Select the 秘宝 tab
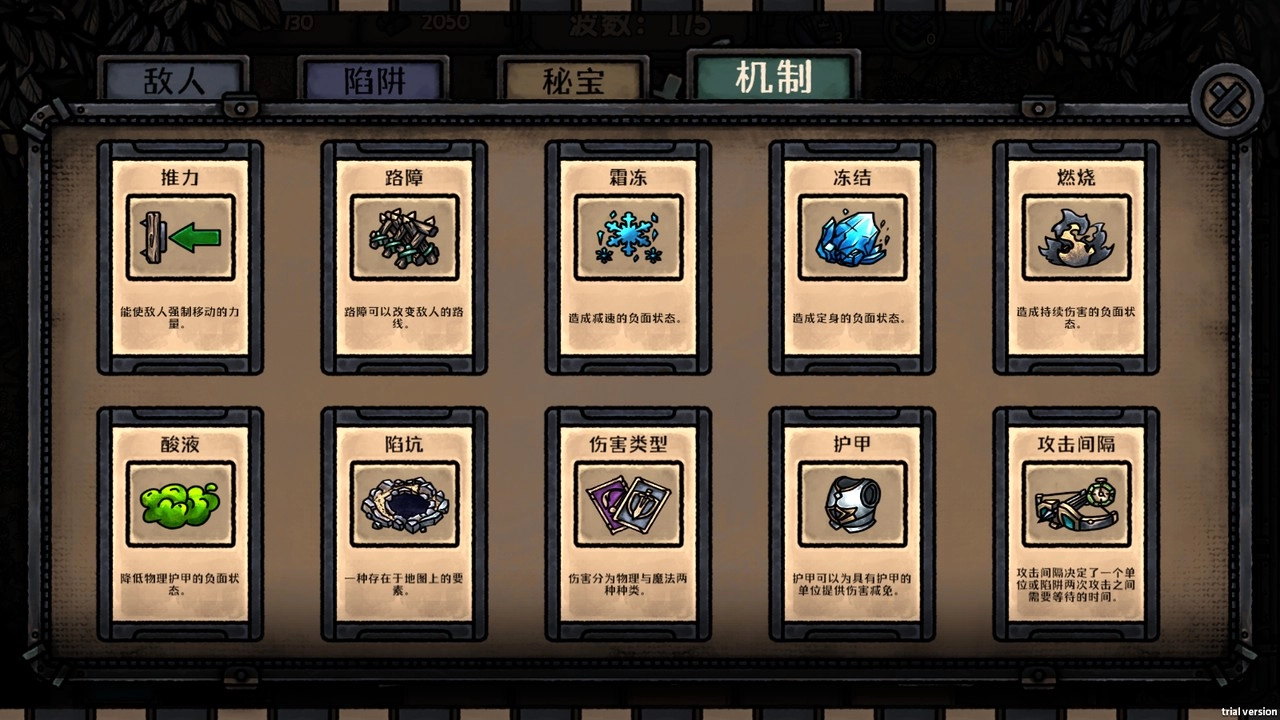The image size is (1280, 720). 573,77
